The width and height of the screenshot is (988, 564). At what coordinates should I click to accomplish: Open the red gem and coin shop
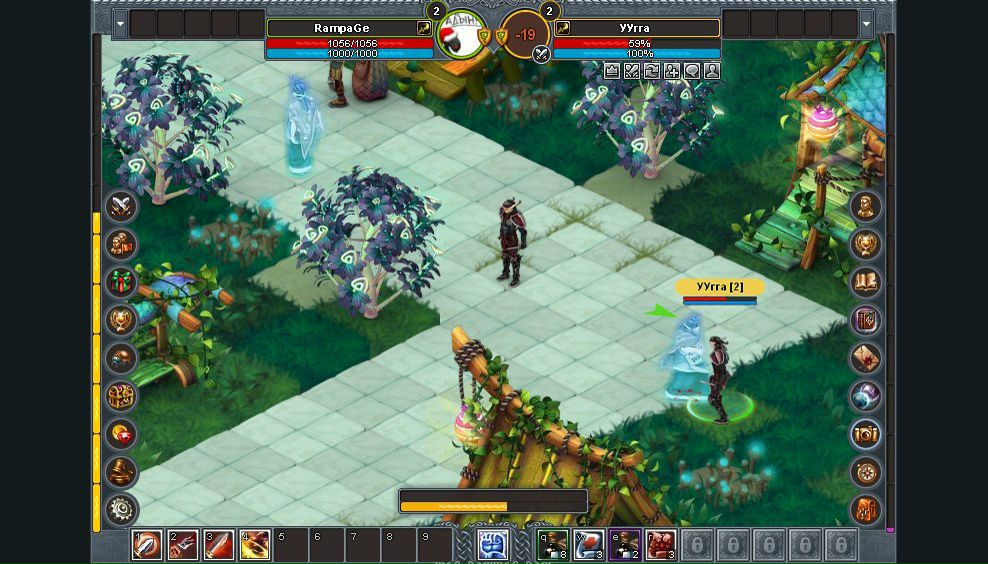tap(122, 433)
